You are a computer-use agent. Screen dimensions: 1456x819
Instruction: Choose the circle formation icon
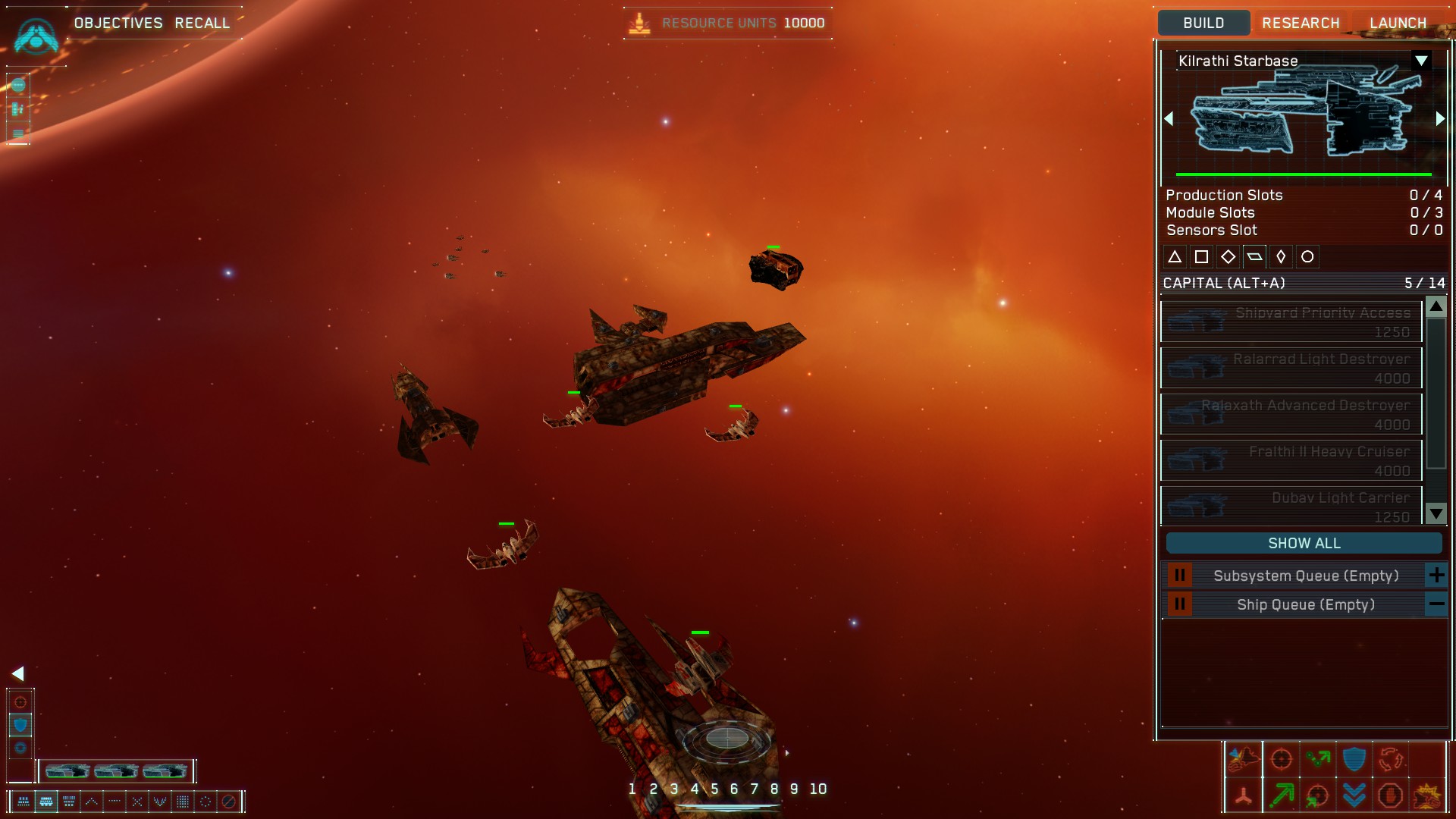[x=206, y=801]
